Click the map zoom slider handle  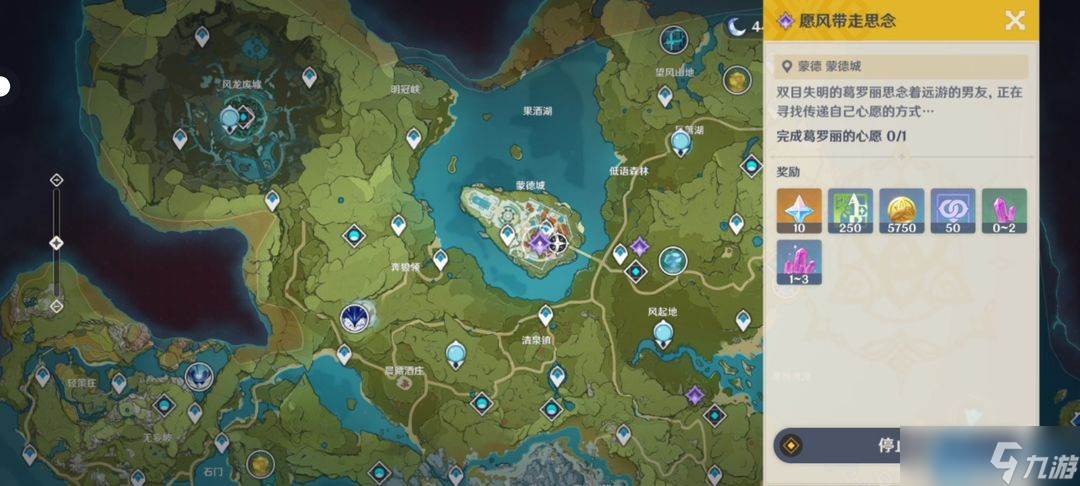pyautogui.click(x=57, y=243)
